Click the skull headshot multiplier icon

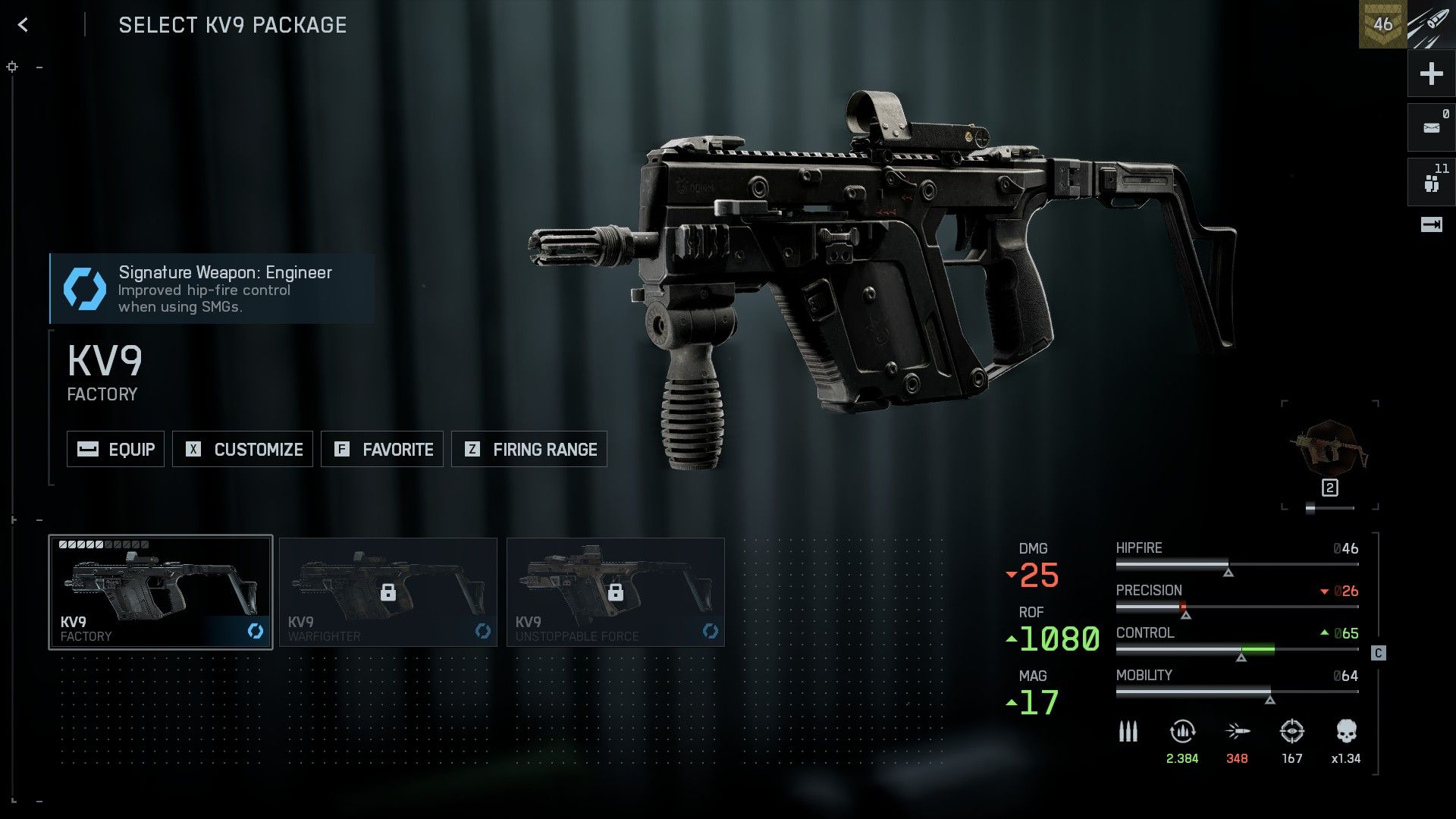(1346, 732)
